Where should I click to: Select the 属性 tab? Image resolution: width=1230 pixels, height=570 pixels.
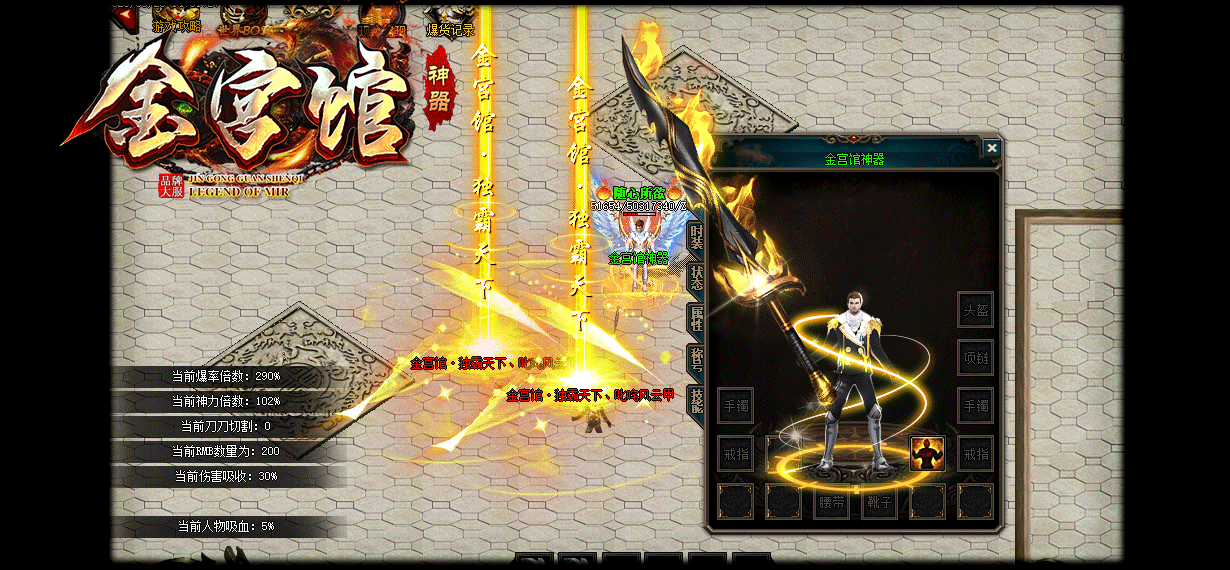coord(697,319)
